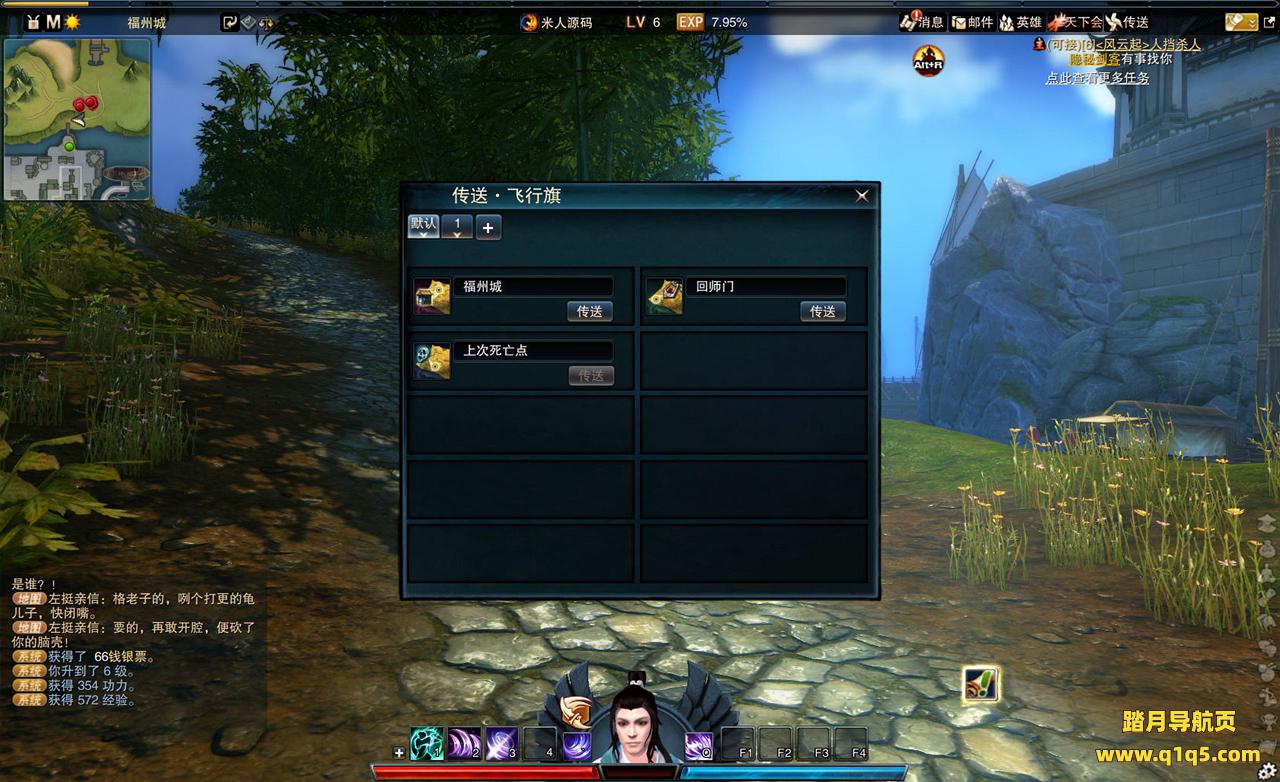Close the 传送·飞行旗 teleport window
The width and height of the screenshot is (1280, 782).
[862, 196]
